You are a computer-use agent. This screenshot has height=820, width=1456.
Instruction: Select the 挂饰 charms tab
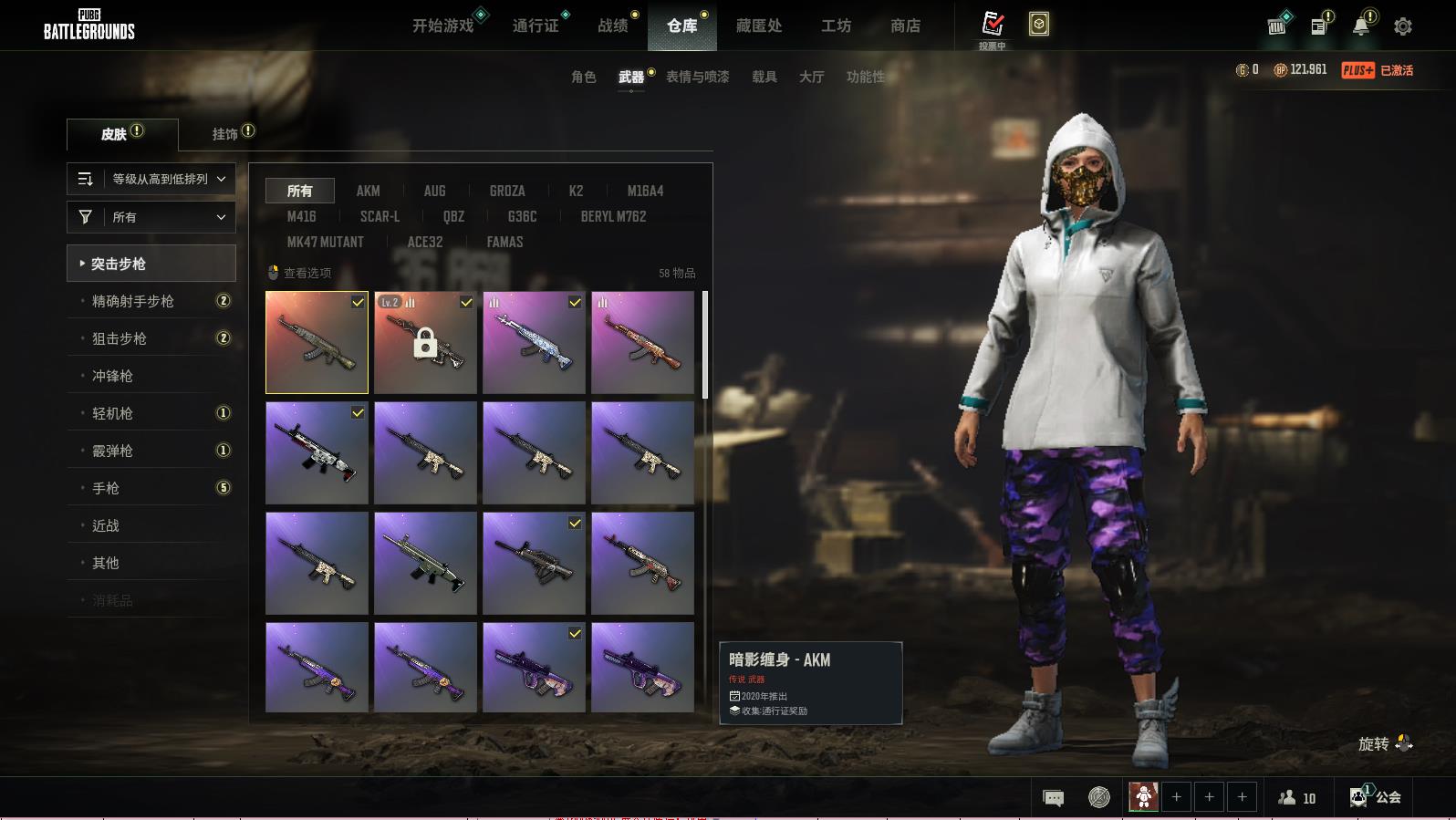click(225, 134)
